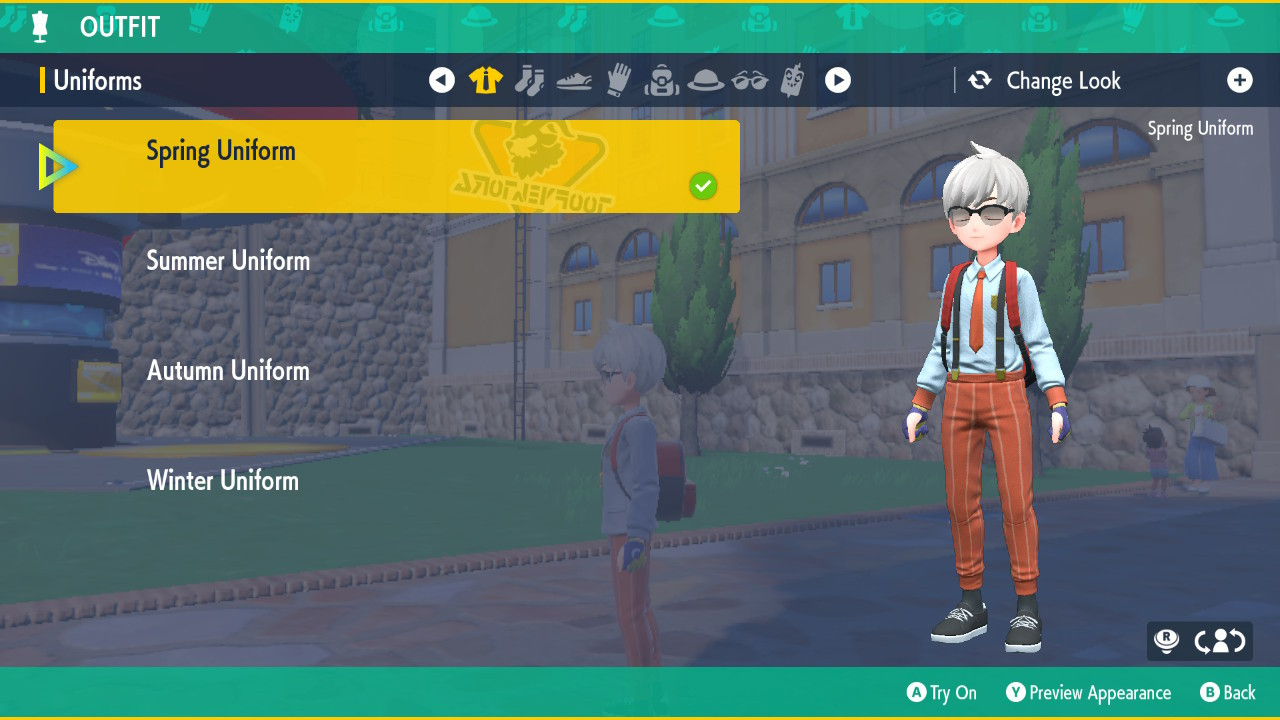Select the socks category icon
1280x720 pixels.
coord(530,80)
